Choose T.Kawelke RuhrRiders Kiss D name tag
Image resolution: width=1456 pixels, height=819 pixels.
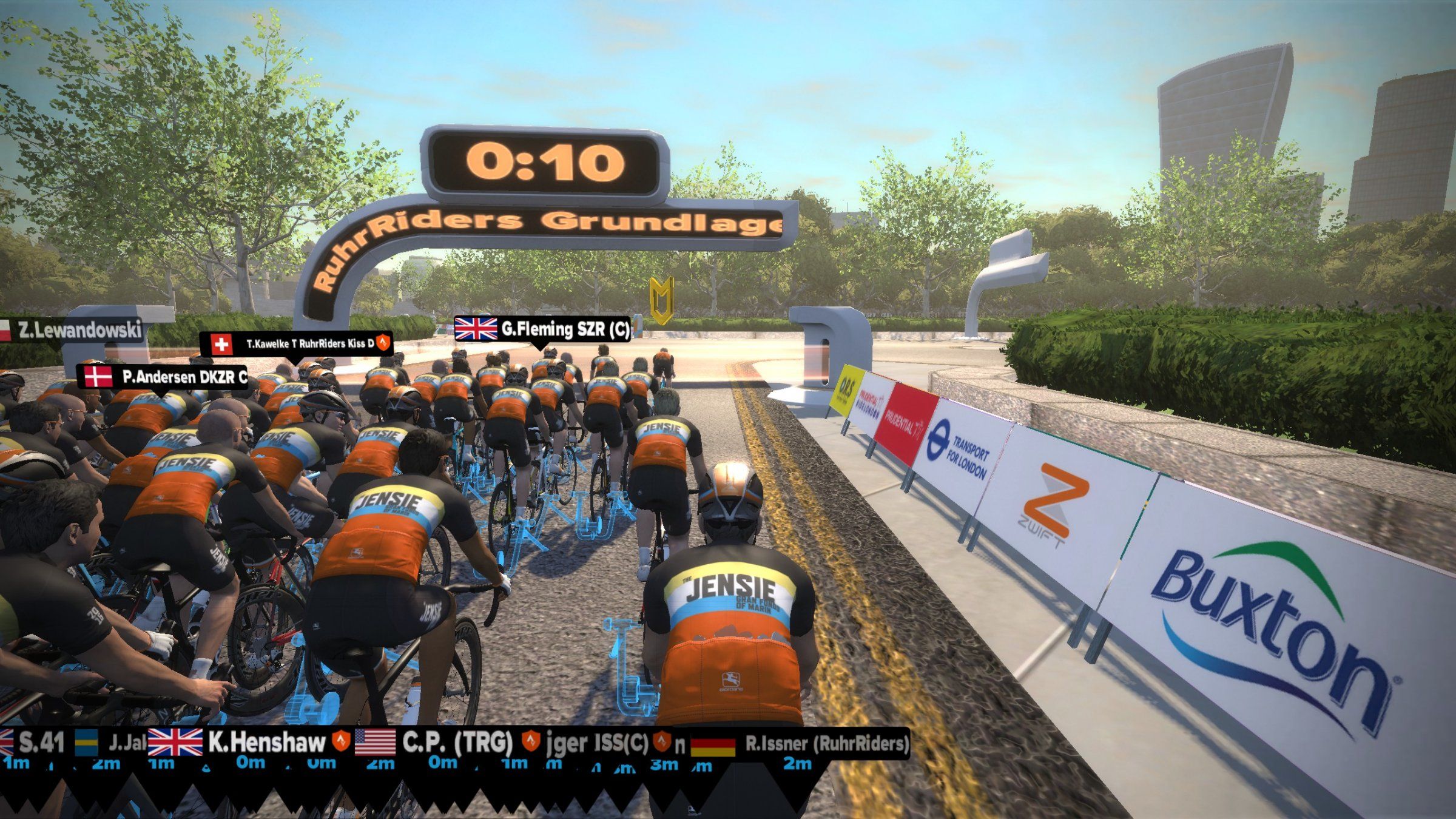tap(297, 344)
